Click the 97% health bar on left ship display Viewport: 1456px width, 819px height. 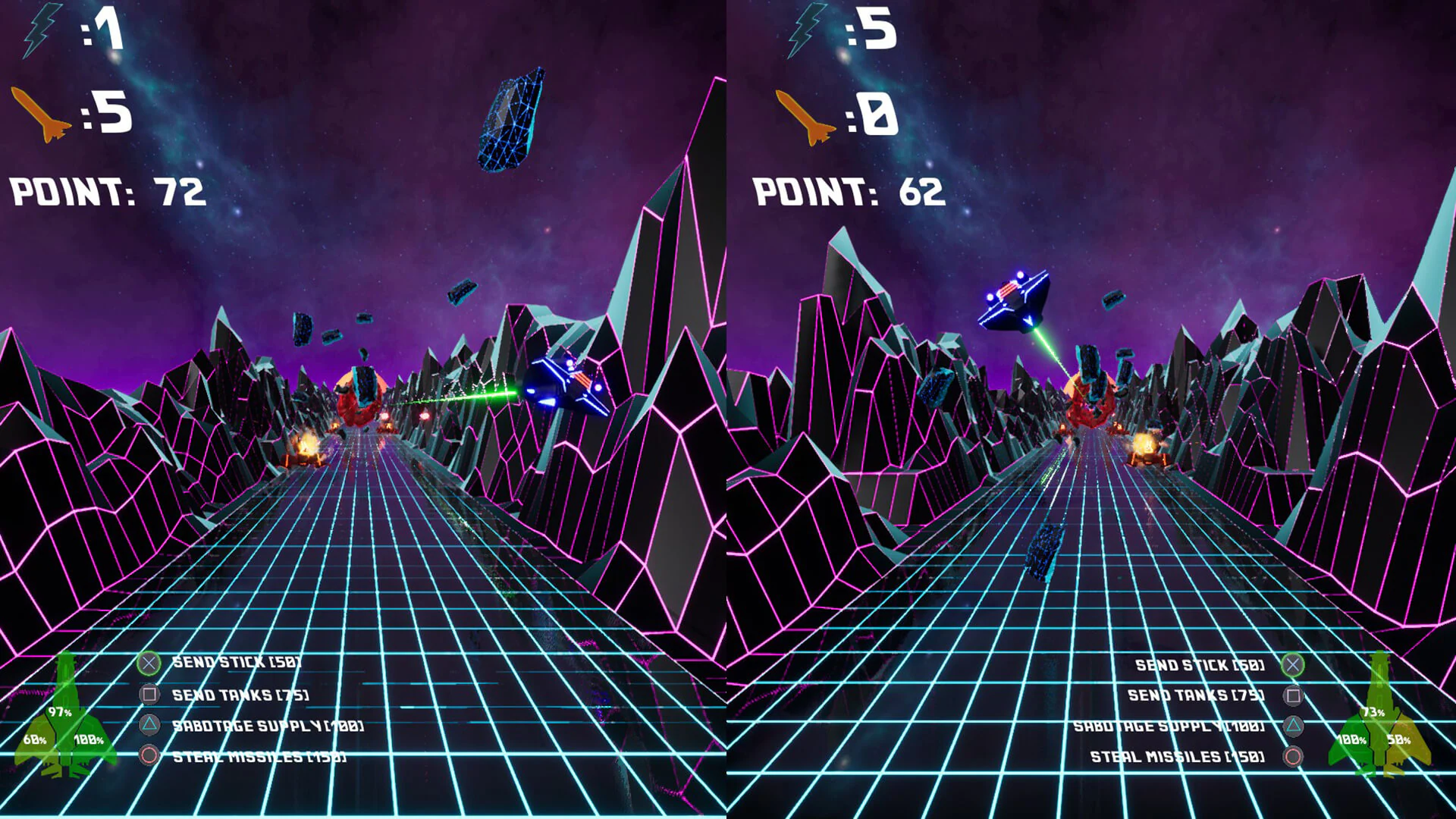pyautogui.click(x=59, y=711)
